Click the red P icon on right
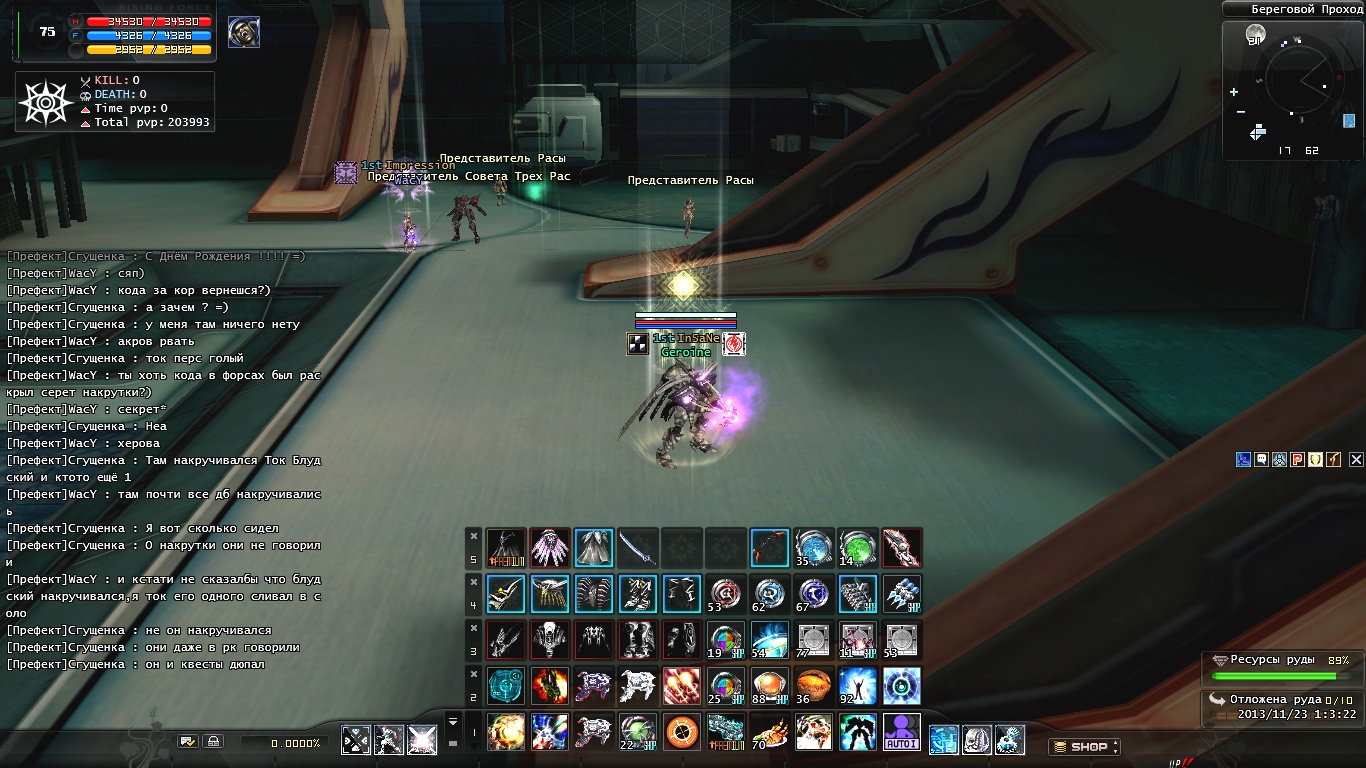The width and height of the screenshot is (1366, 768). tap(1297, 459)
